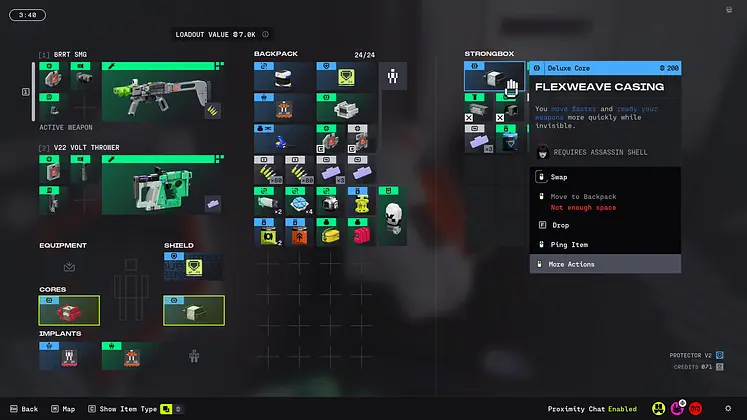The width and height of the screenshot is (747, 420).
Task: Select the purple item in the Strongbox
Action: point(480,141)
